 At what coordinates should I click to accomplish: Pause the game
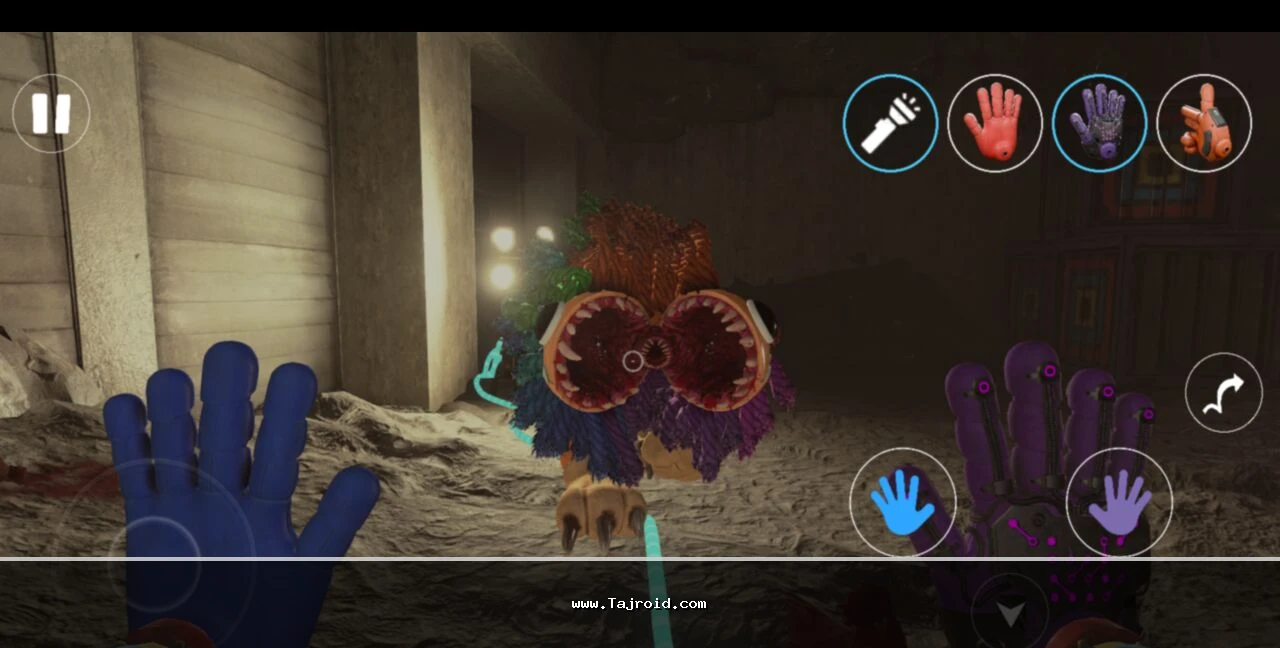[51, 113]
